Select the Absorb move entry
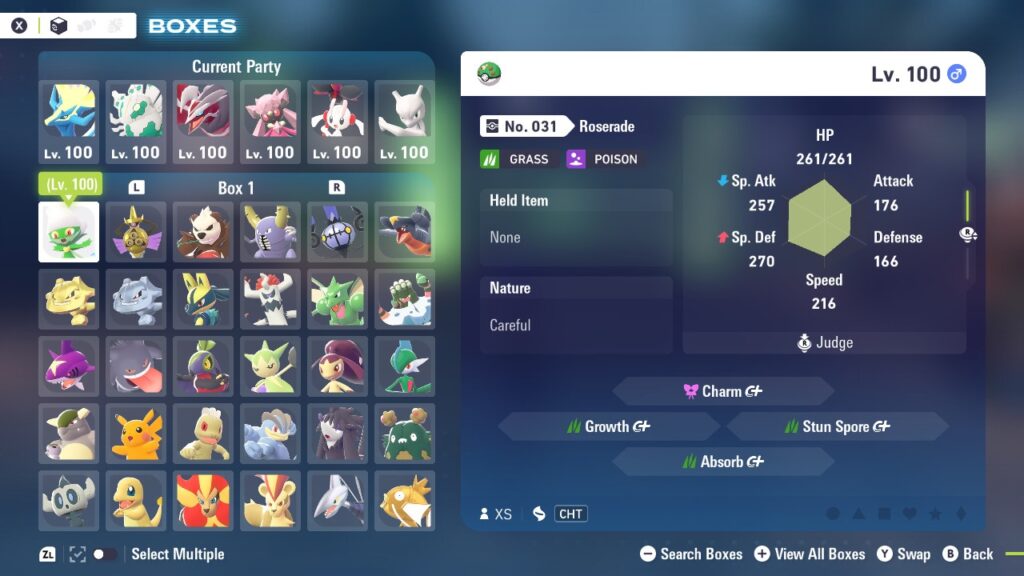 click(x=722, y=462)
